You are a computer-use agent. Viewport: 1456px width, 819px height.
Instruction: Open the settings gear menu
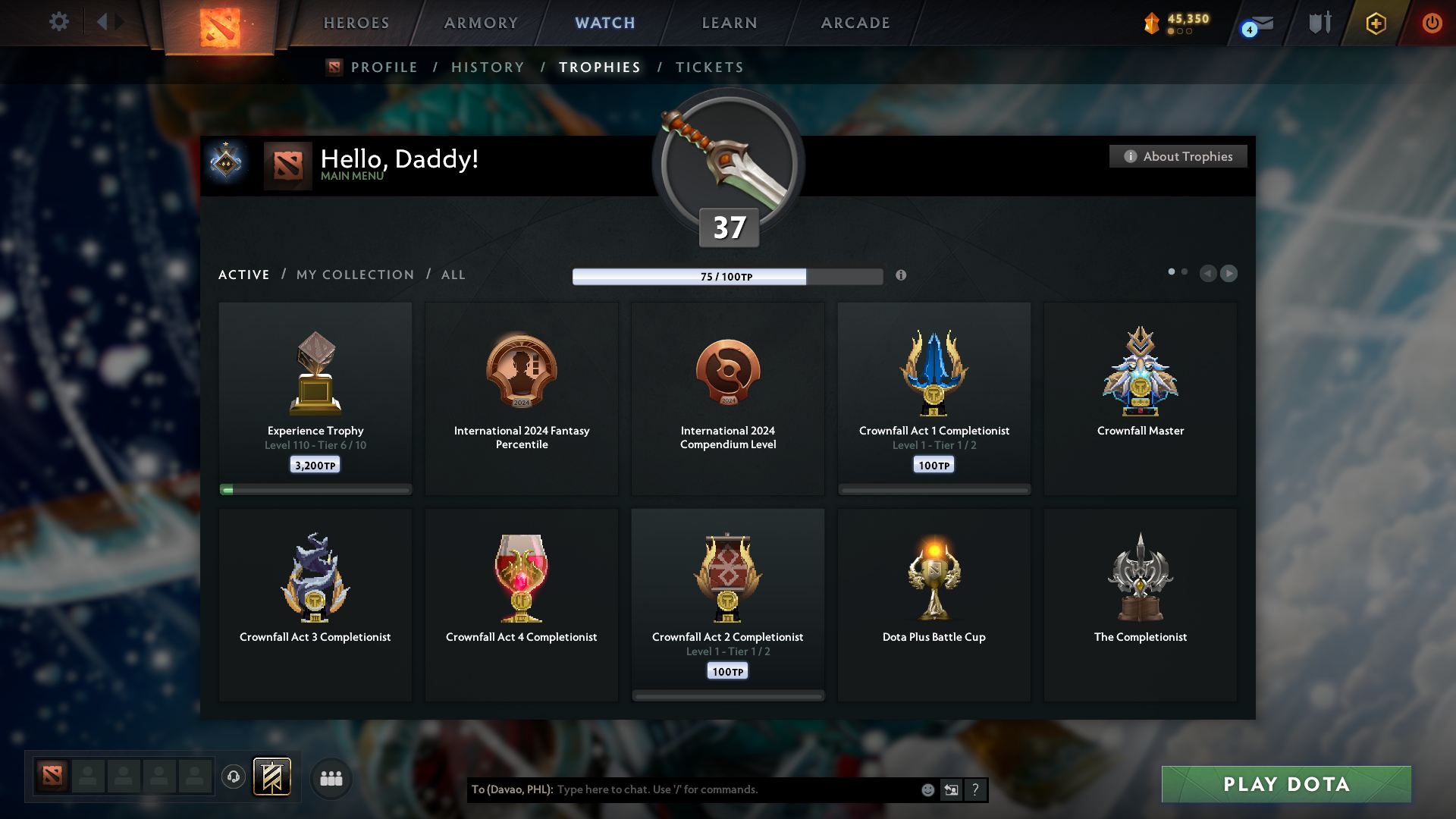[x=59, y=22]
